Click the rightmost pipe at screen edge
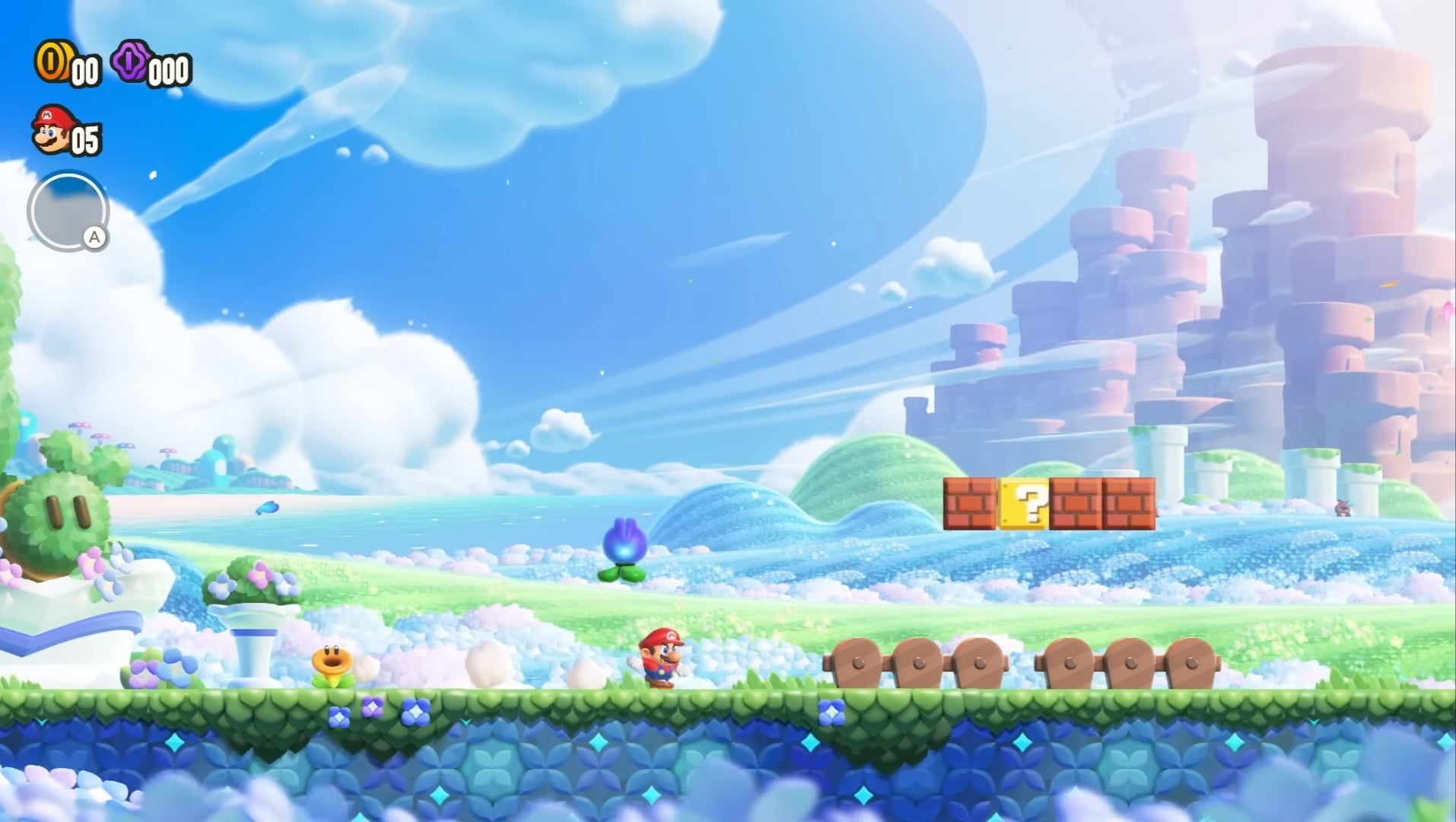Viewport: 1456px width, 822px height. click(x=1362, y=487)
